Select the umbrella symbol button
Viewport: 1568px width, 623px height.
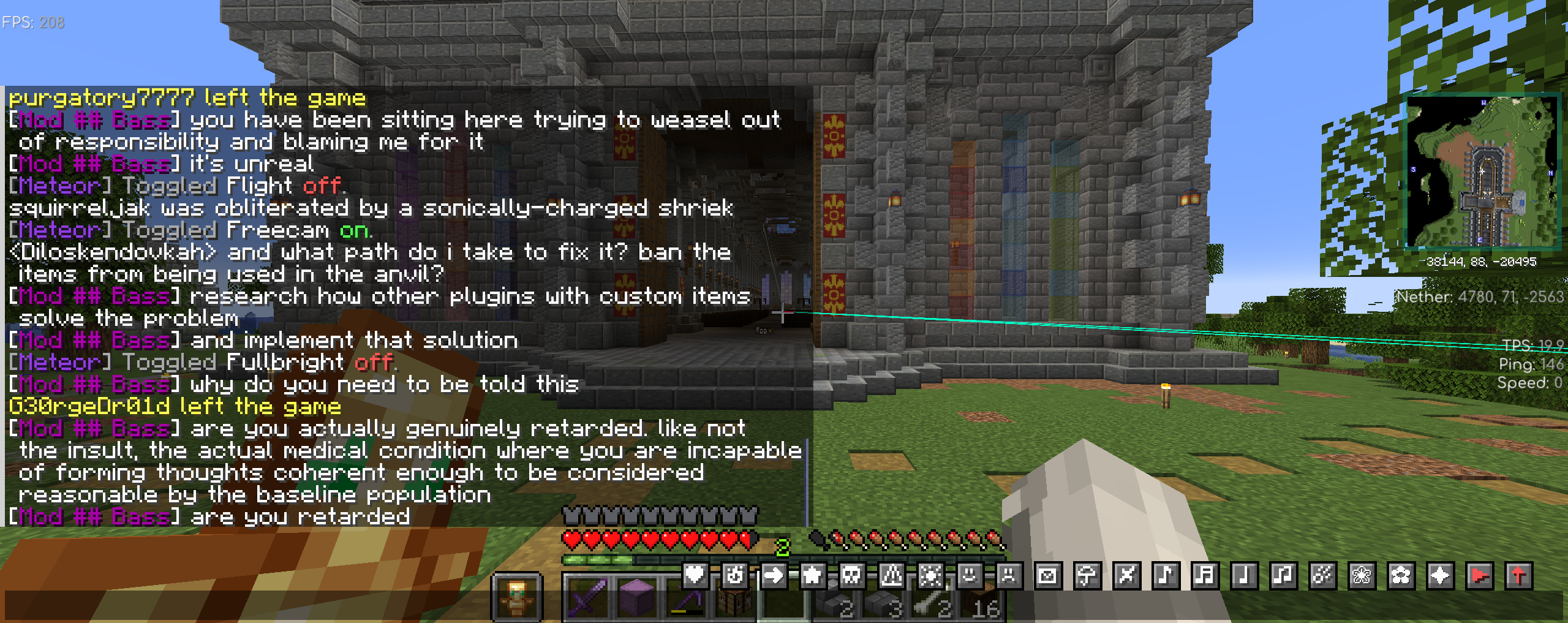[1087, 575]
